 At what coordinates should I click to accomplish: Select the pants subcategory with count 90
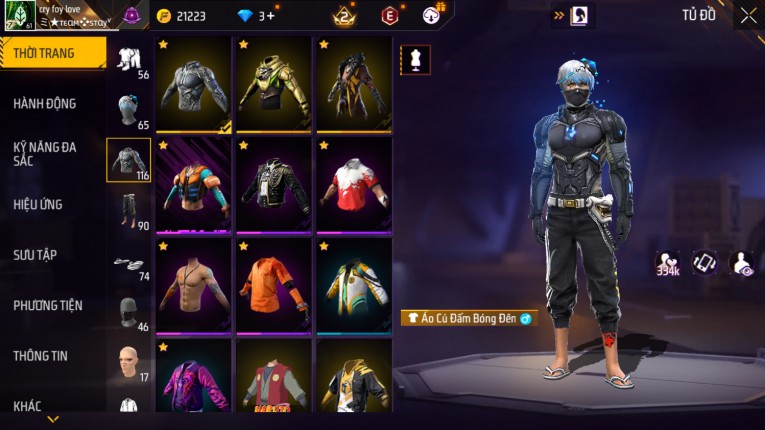point(129,210)
